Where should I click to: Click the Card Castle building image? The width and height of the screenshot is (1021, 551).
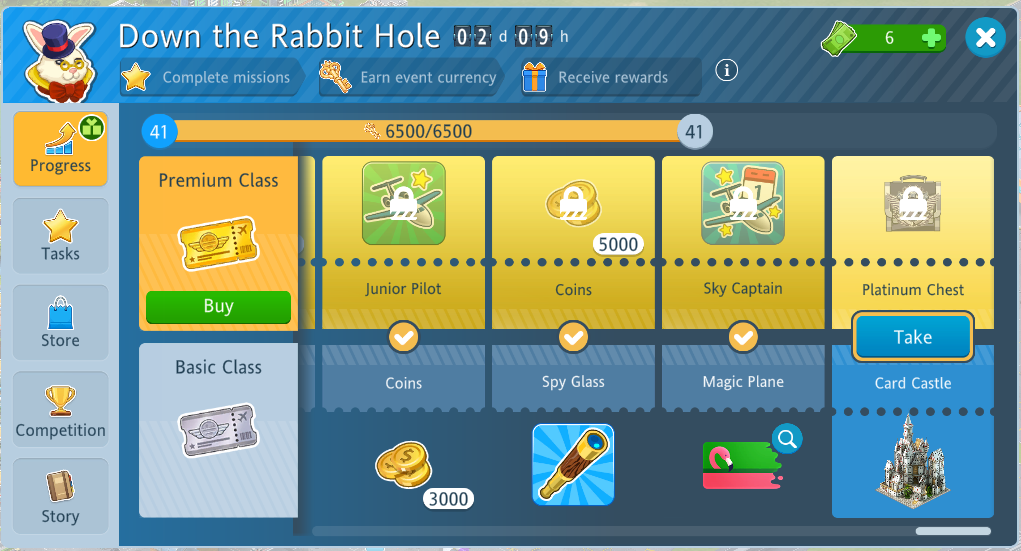(912, 457)
